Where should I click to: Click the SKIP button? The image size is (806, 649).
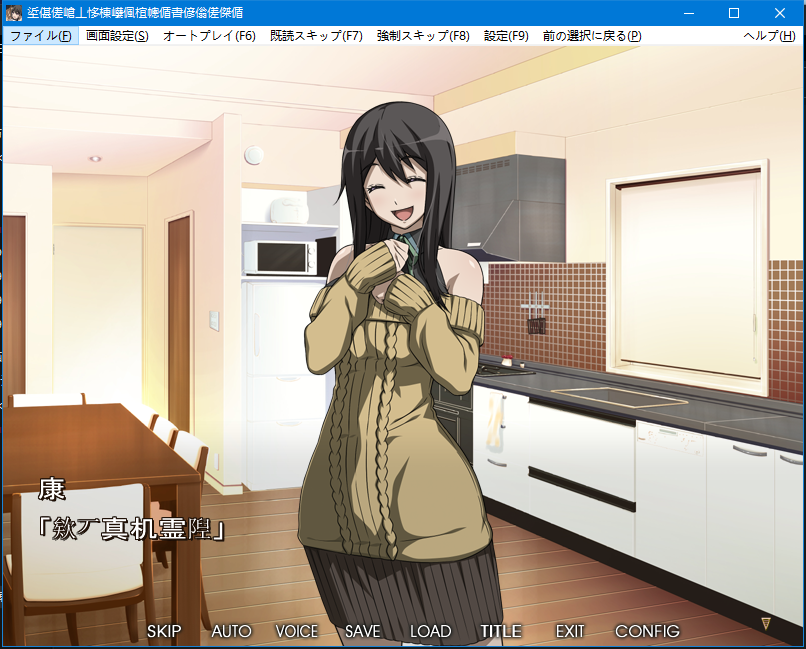(164, 631)
